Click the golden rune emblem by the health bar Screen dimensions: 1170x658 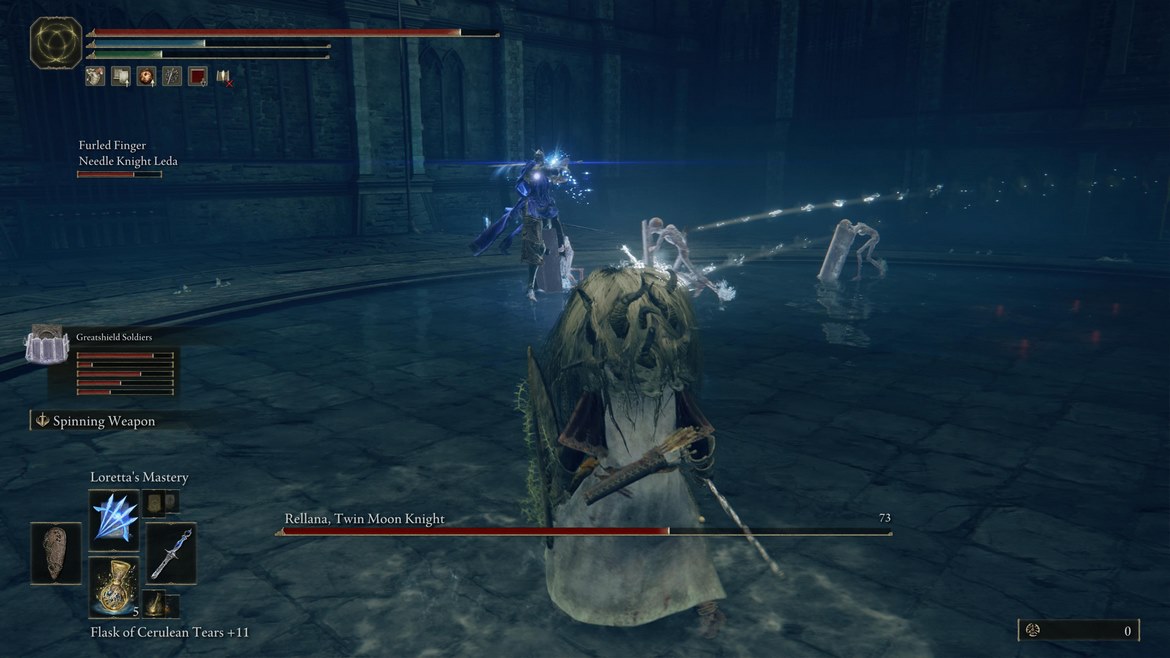[56, 43]
